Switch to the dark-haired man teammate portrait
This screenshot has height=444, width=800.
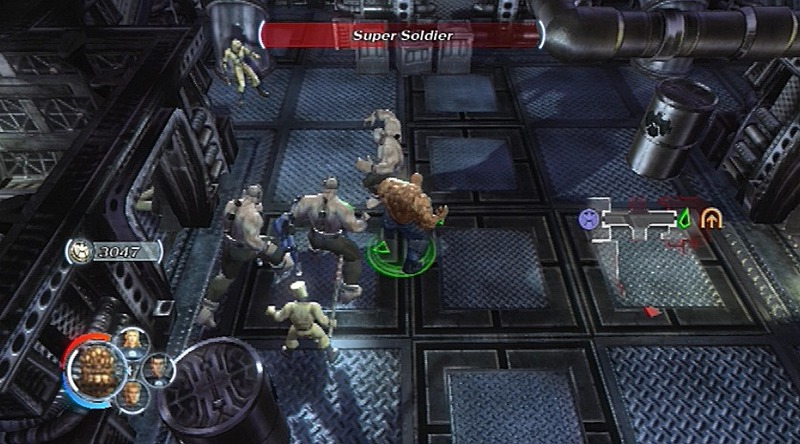point(157,367)
